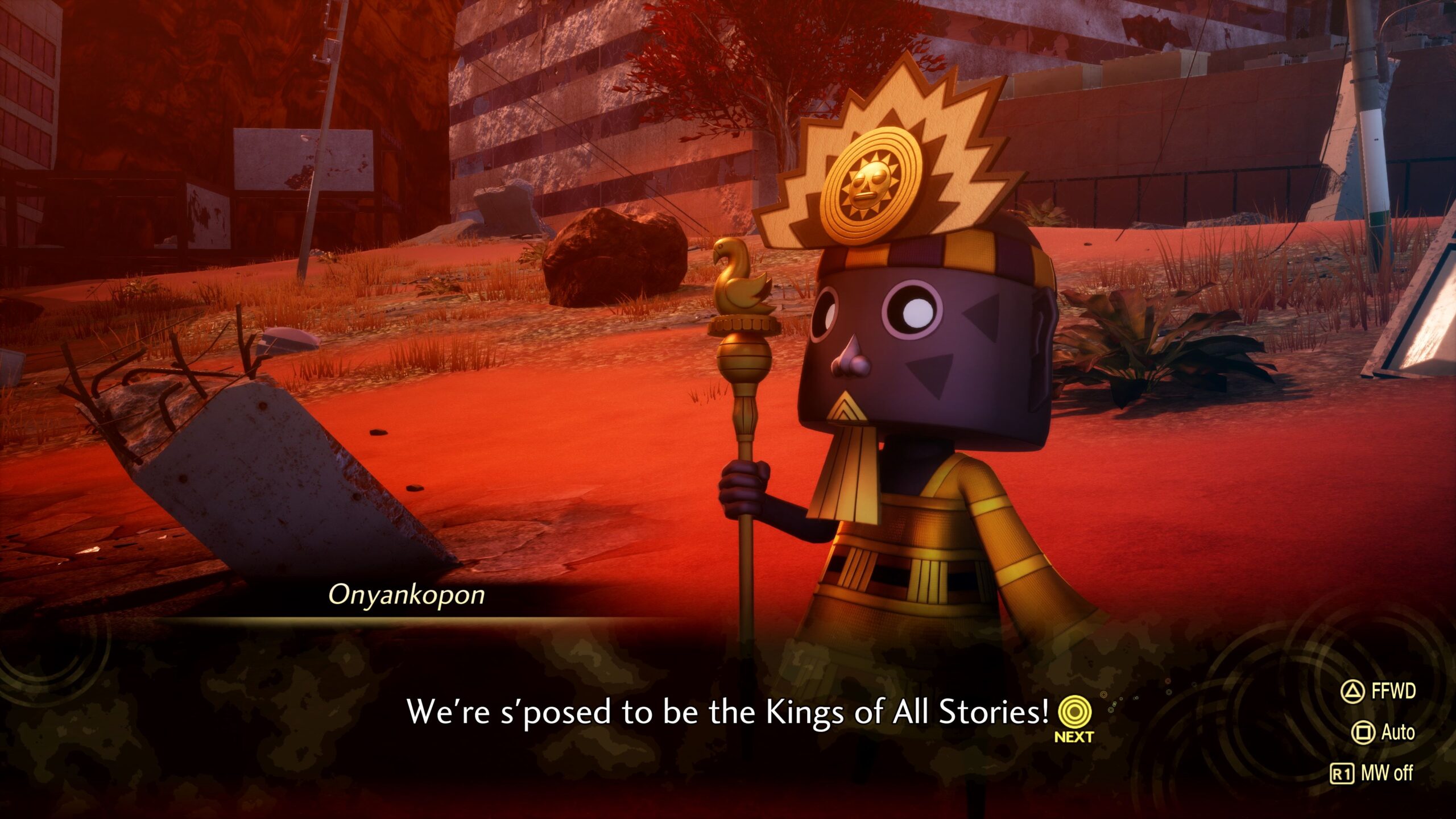Screen dimensions: 1456x819
Task: Fast-forward the dialogue using FFWD
Action: point(1379,691)
